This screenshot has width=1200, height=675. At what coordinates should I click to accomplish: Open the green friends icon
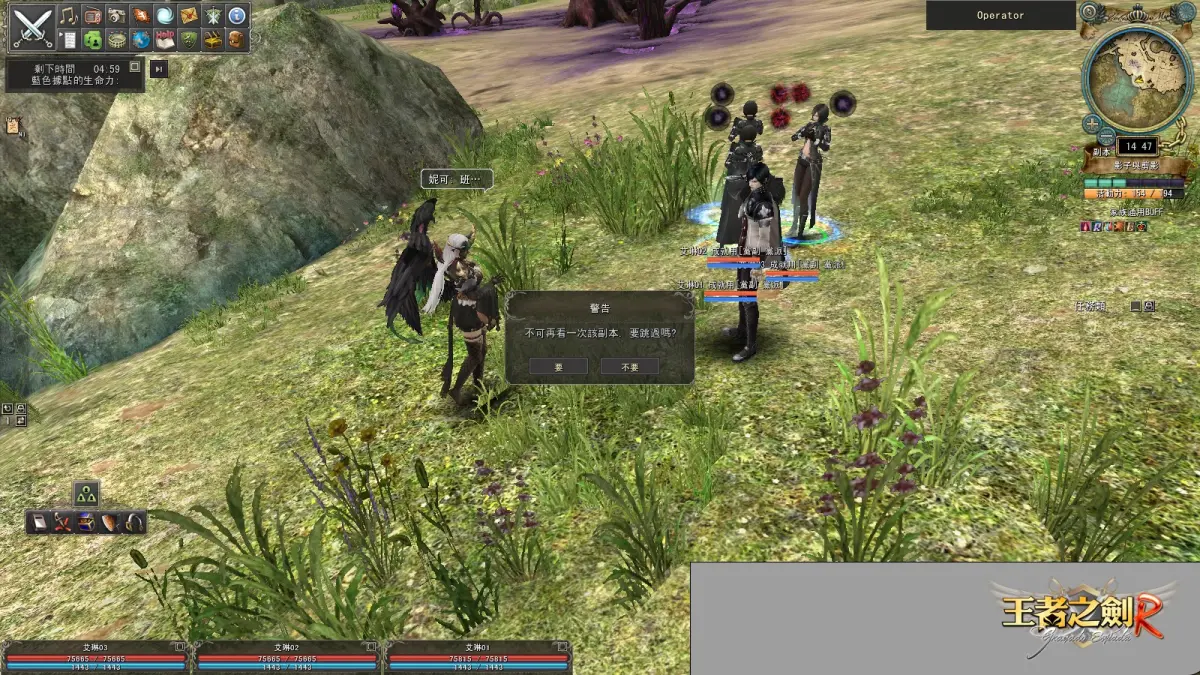(x=92, y=40)
